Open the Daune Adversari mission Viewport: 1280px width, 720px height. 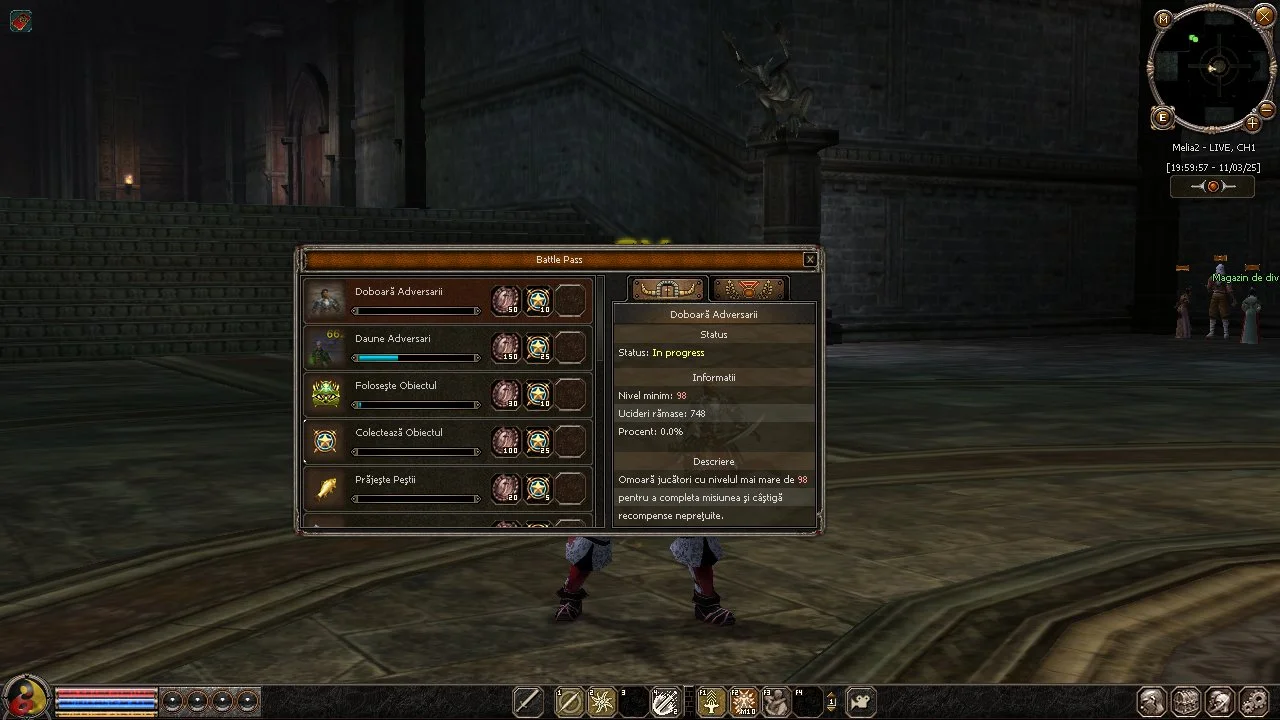pyautogui.click(x=416, y=347)
